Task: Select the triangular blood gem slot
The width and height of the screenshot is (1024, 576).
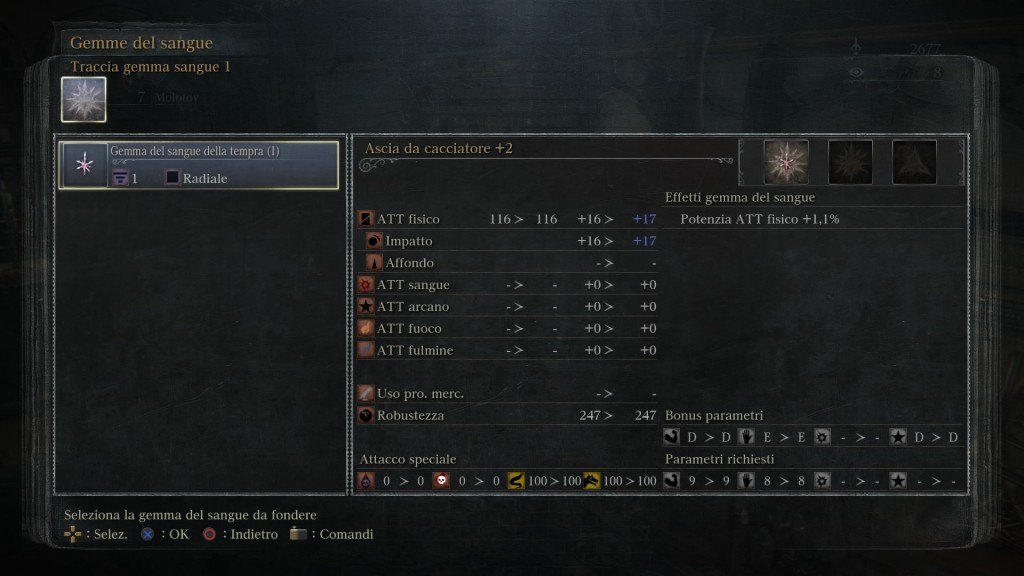Action: click(x=914, y=162)
